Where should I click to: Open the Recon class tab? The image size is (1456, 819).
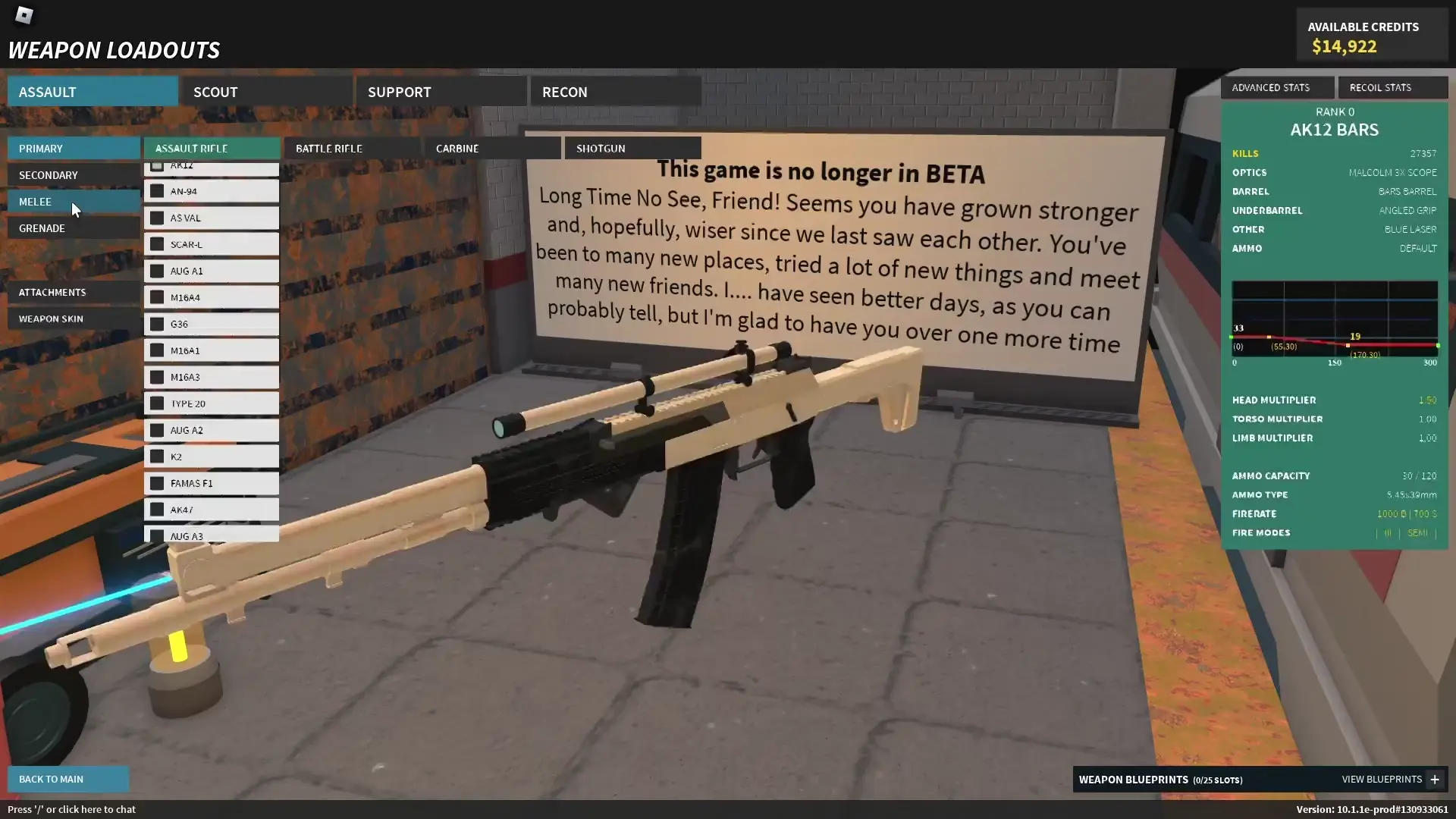click(x=615, y=92)
